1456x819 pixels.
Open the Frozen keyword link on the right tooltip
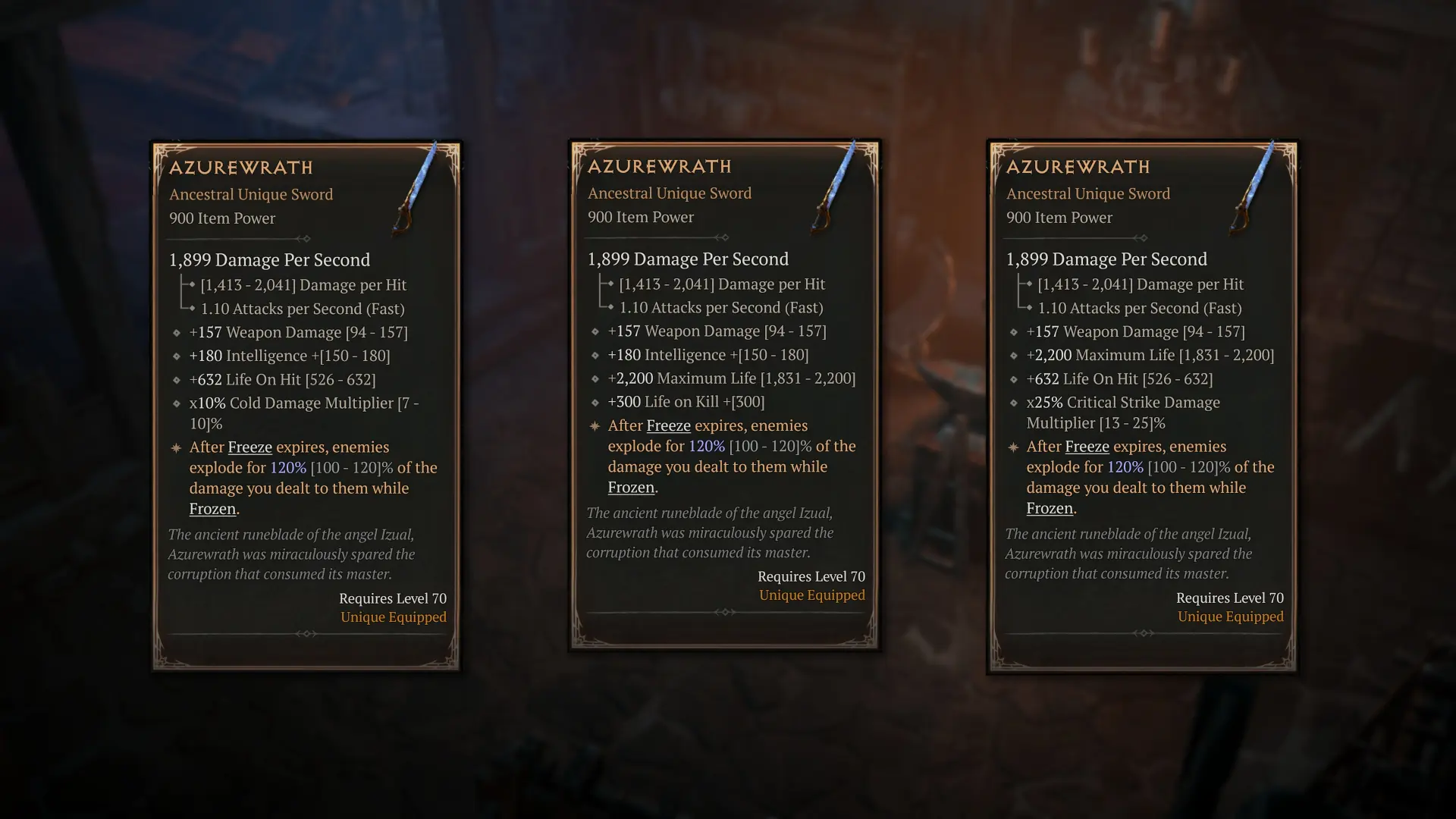click(x=1049, y=508)
